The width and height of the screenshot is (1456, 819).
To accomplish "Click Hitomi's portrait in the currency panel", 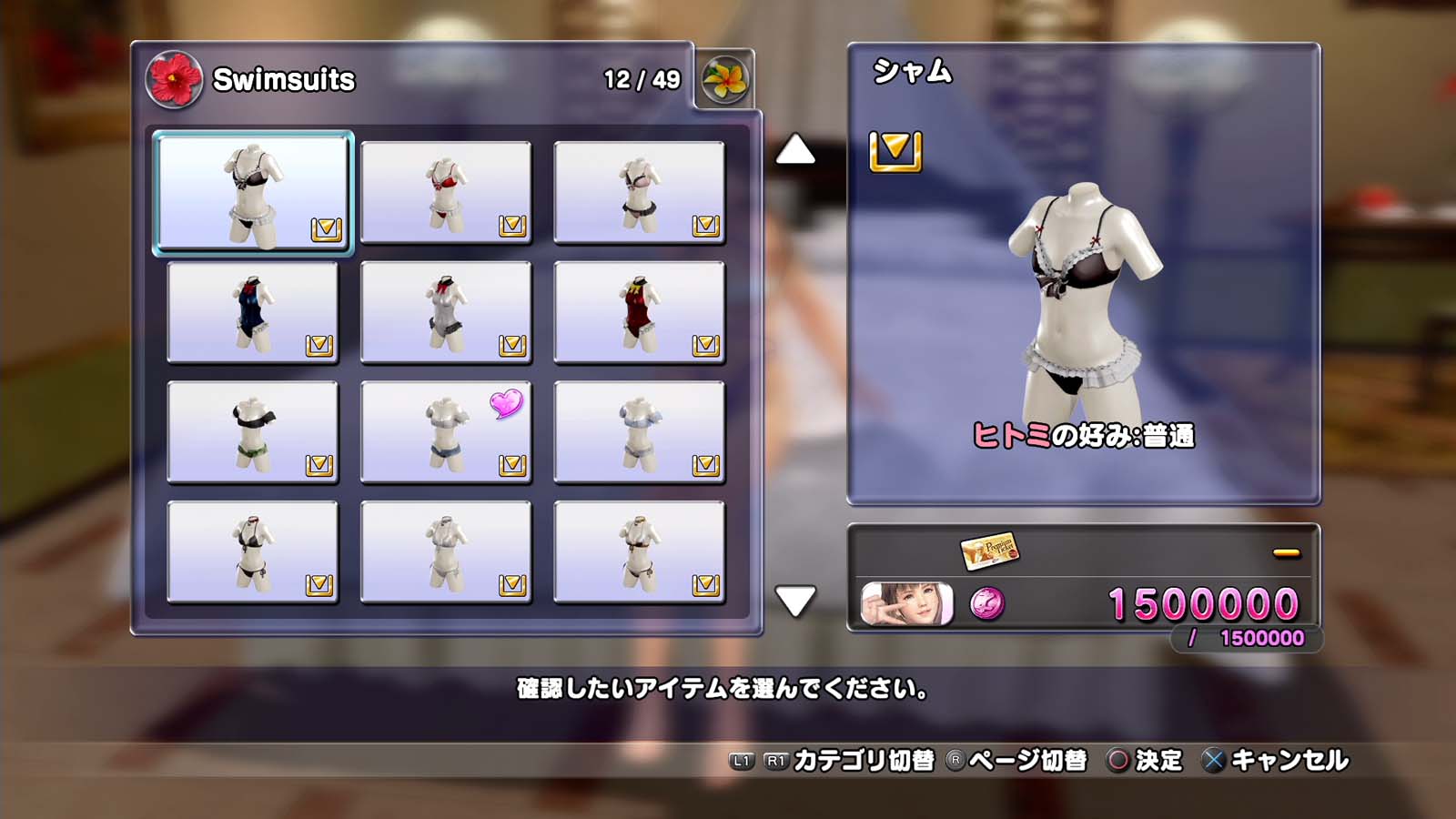I will (907, 604).
